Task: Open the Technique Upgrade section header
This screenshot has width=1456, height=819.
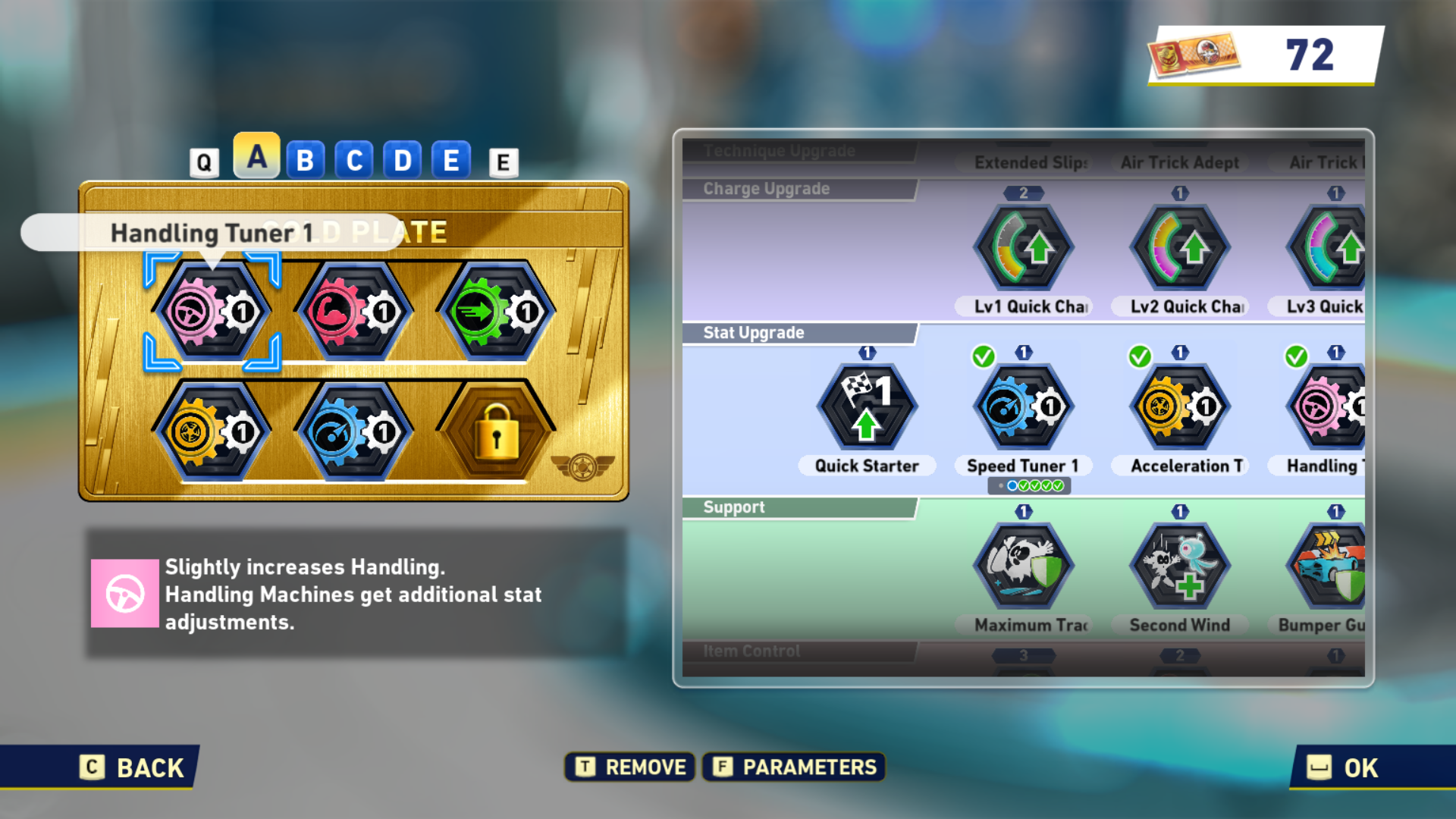Action: [781, 150]
